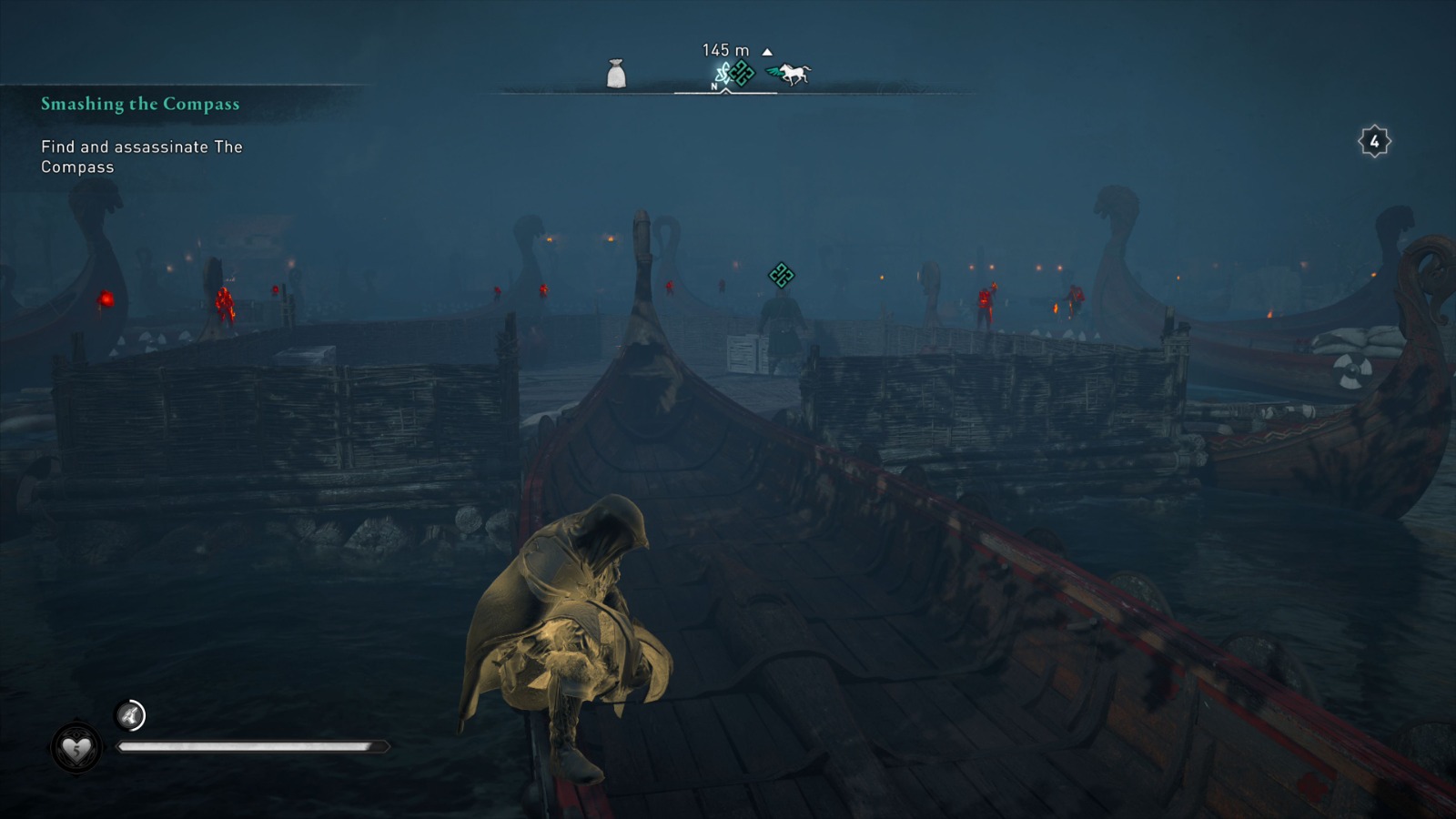The width and height of the screenshot is (1456, 819).
Task: Click the skill points badge showing 4
Action: (x=1373, y=141)
